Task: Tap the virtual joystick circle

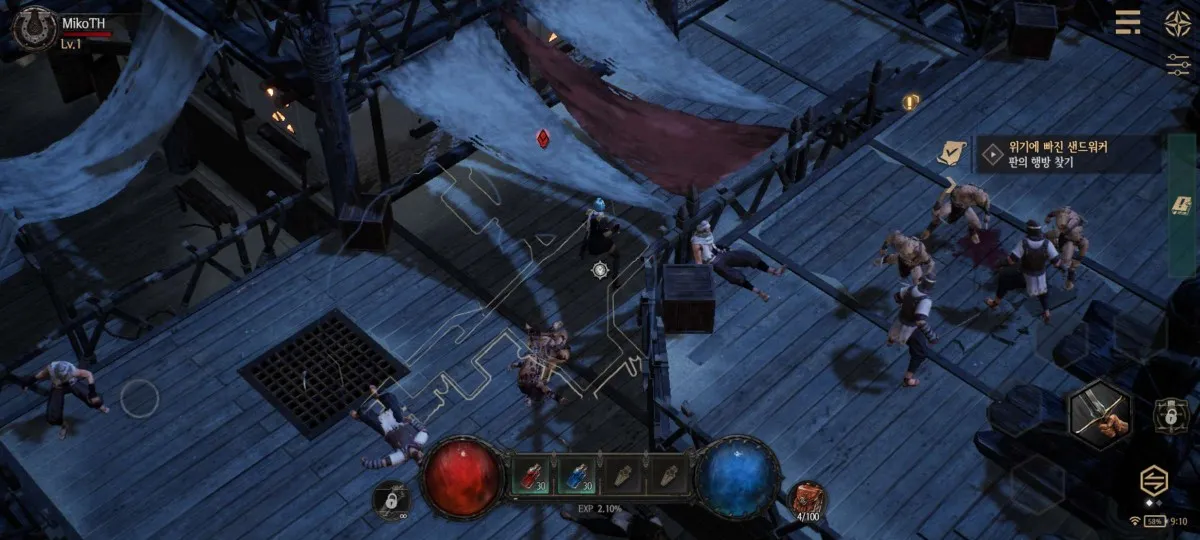Action: click(139, 400)
